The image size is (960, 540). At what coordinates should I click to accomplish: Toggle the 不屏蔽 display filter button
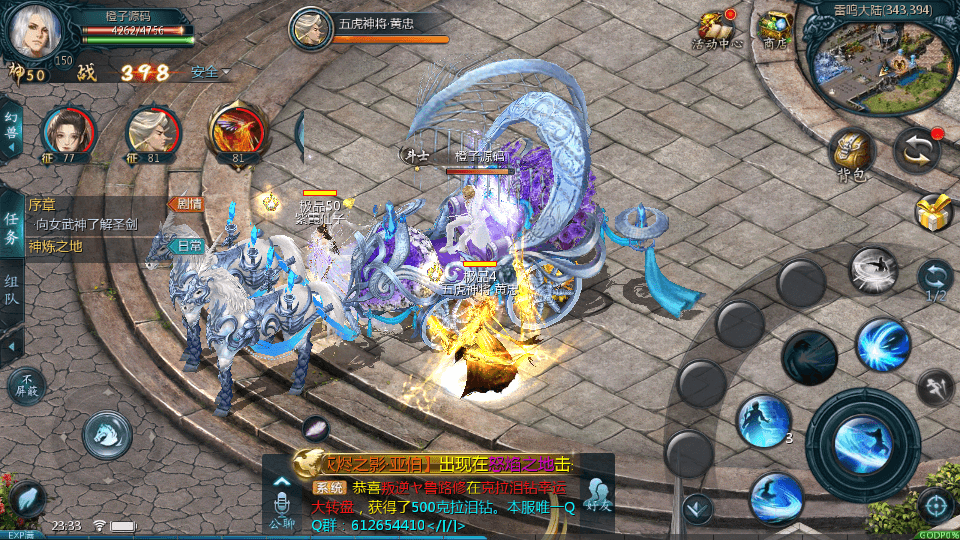click(26, 386)
